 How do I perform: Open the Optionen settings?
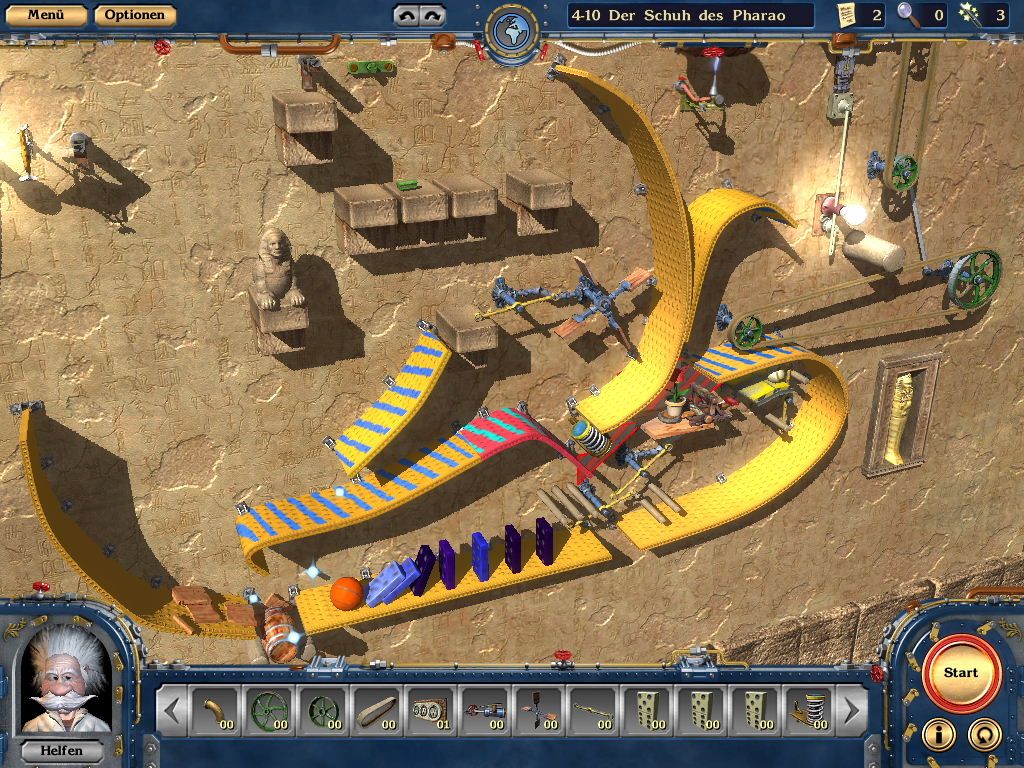point(135,15)
